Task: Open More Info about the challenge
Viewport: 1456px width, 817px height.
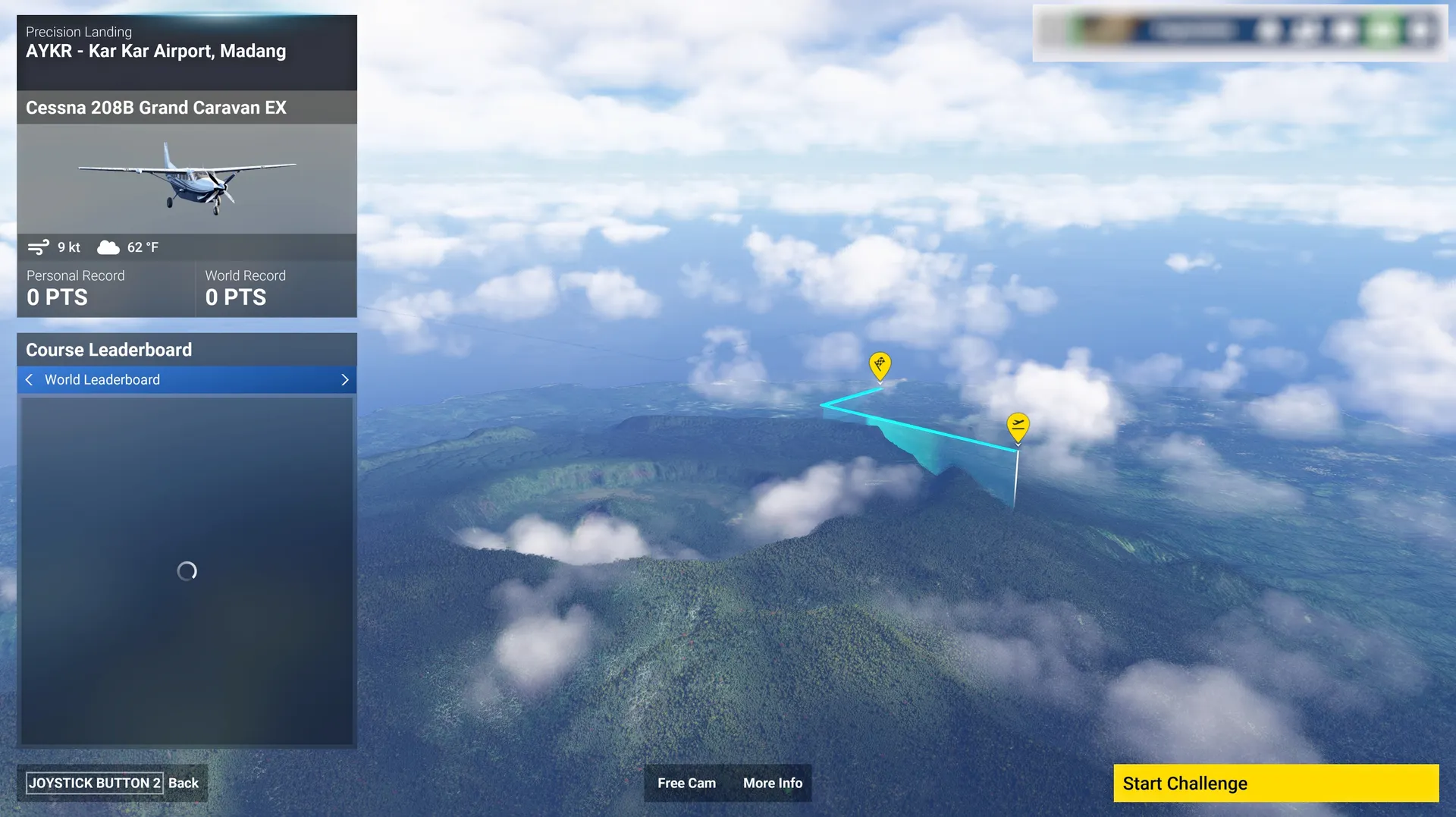Action: tap(772, 783)
